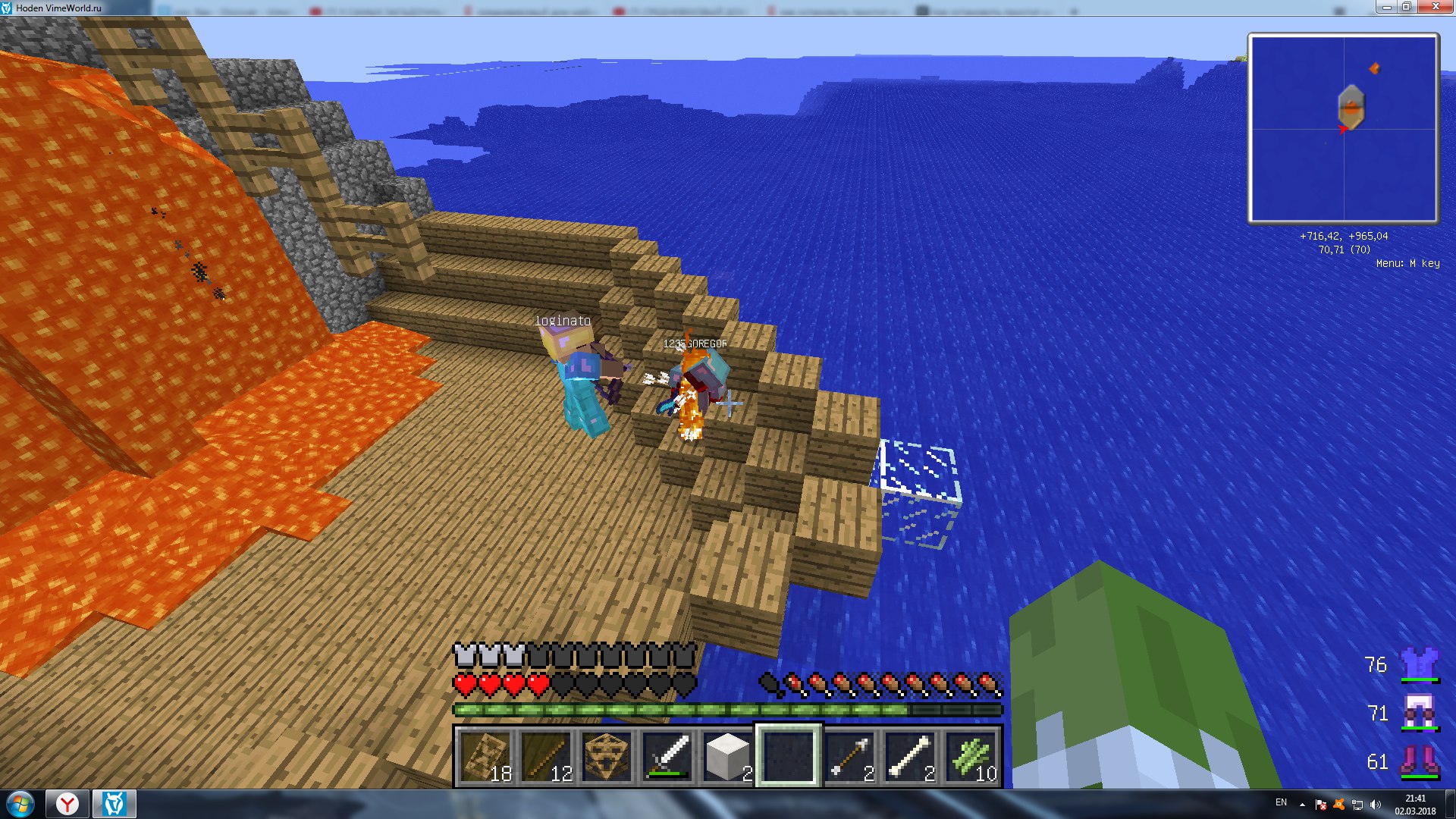Select the stick stack of twelve
The image size is (1456, 819).
click(x=546, y=756)
